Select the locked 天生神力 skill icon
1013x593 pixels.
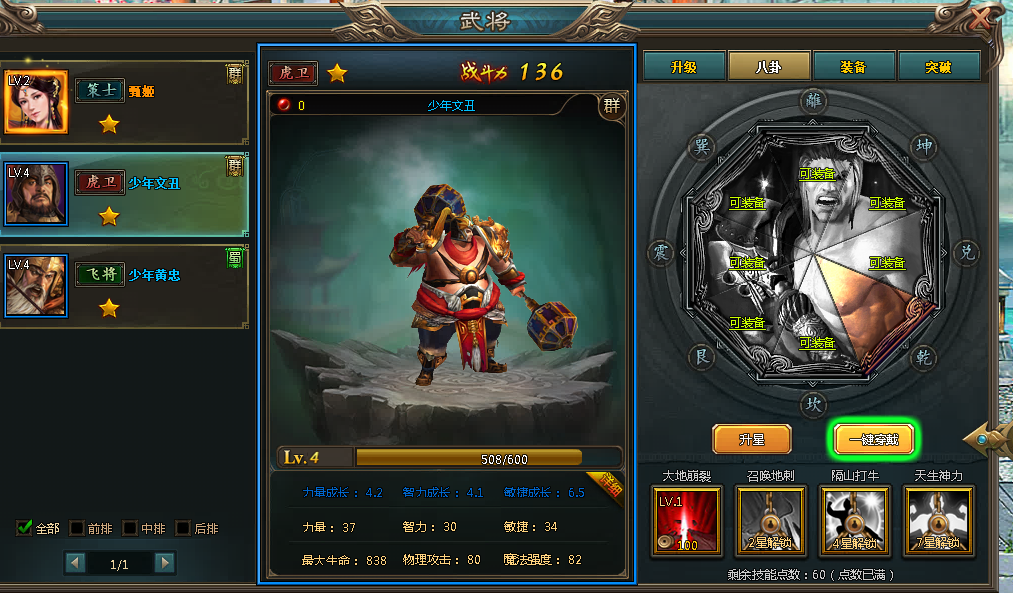click(x=937, y=520)
